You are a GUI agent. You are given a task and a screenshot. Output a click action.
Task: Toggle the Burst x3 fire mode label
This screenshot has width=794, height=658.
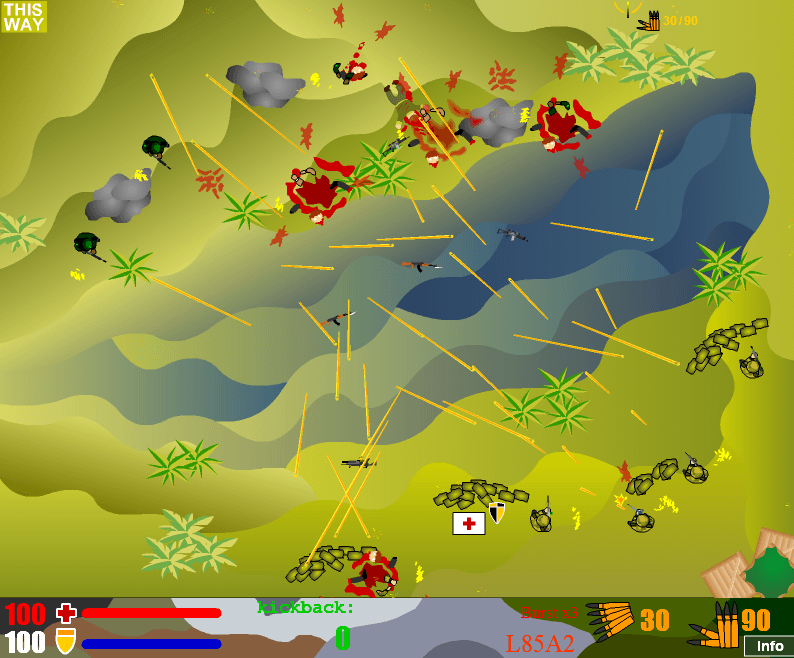pos(550,612)
